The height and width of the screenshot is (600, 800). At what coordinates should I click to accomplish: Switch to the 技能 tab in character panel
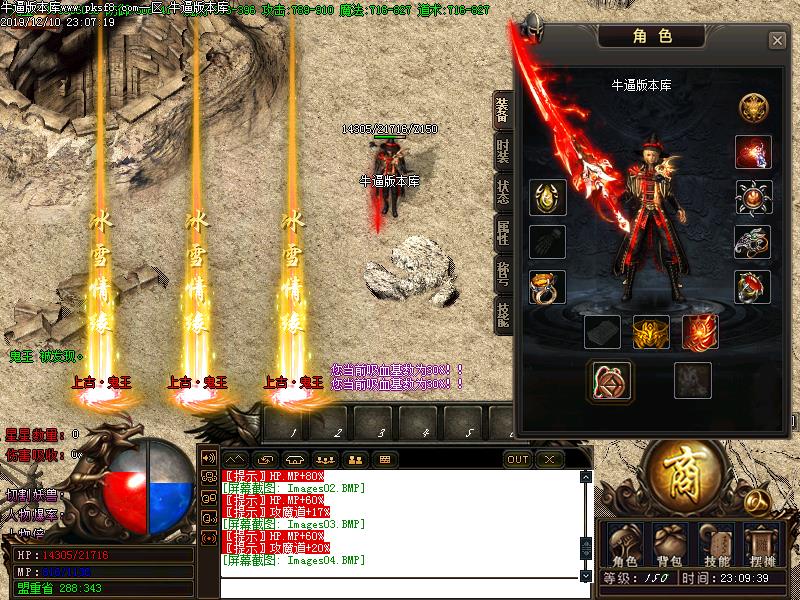(x=502, y=314)
